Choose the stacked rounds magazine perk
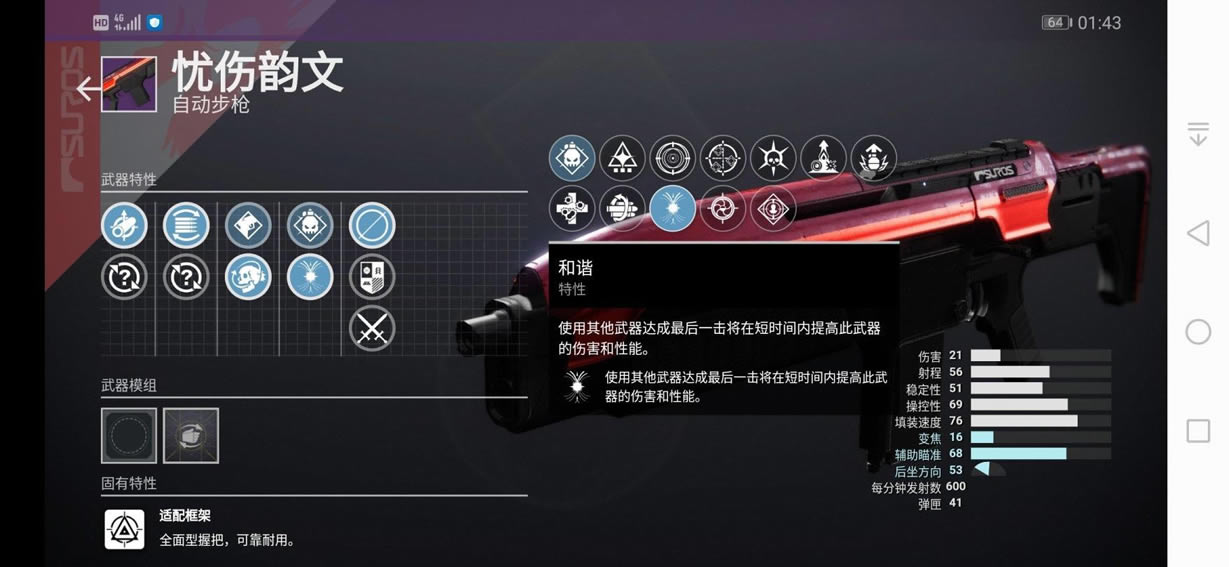This screenshot has width=1229, height=567. (186, 226)
